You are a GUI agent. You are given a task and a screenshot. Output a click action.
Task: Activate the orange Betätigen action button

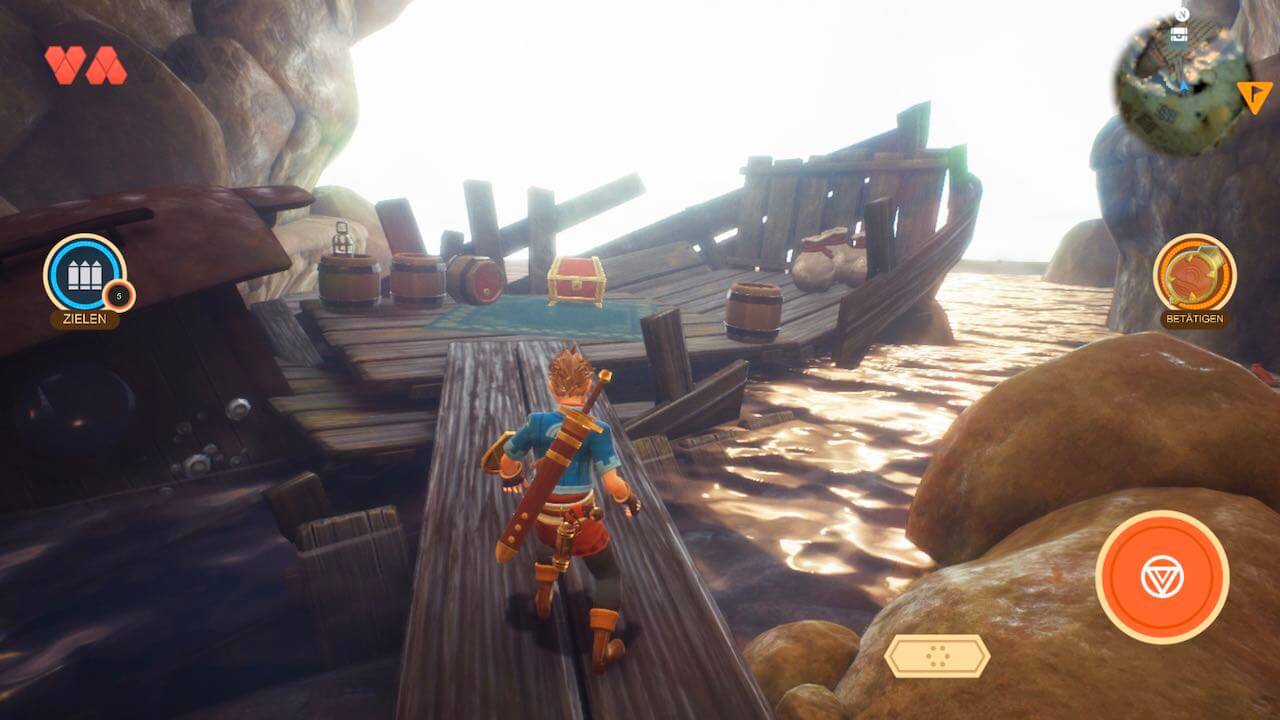point(1194,273)
